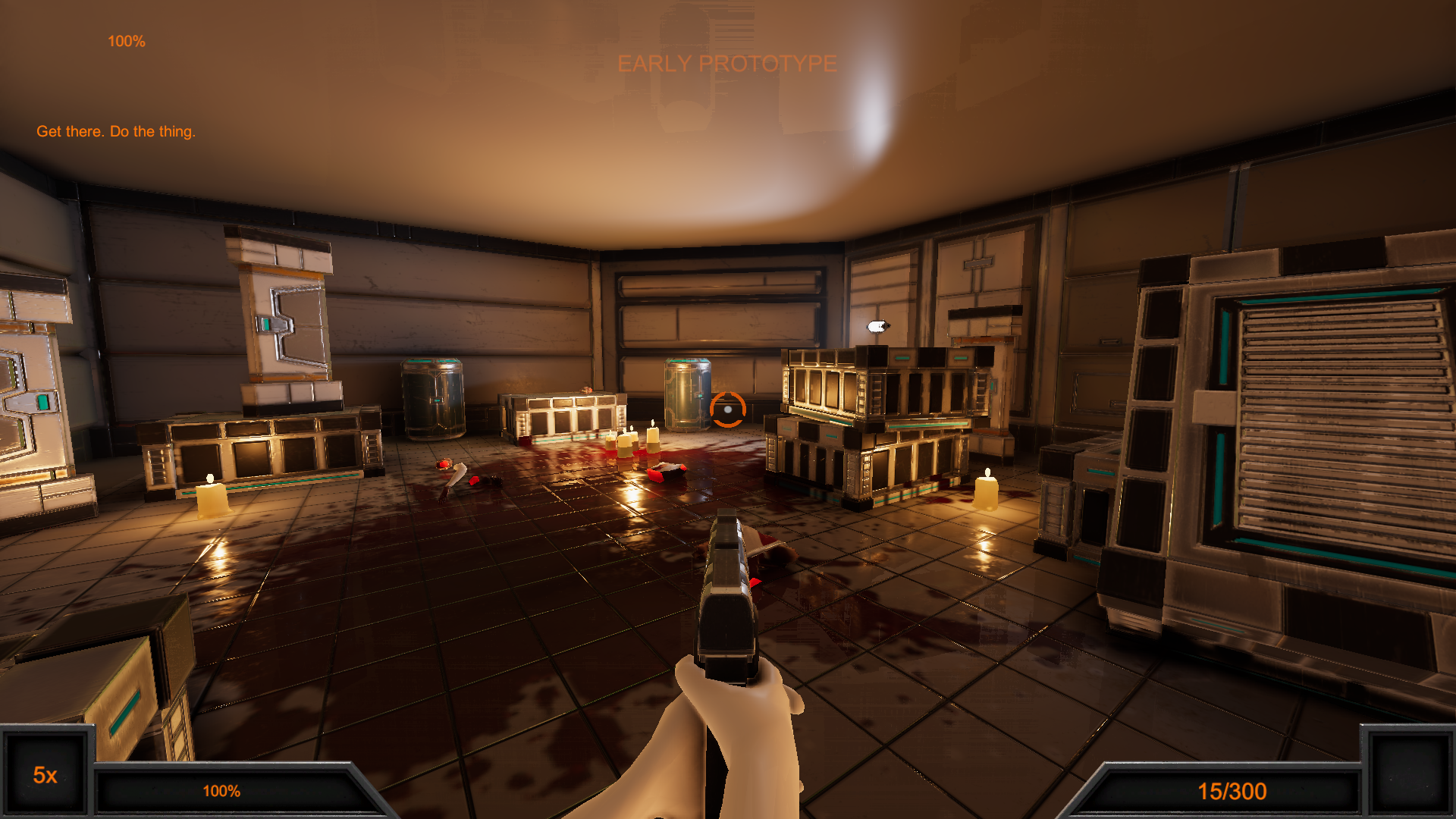The image size is (1456, 819).
Task: Select the empty dark HUD slot beside ammo
Action: (1408, 773)
